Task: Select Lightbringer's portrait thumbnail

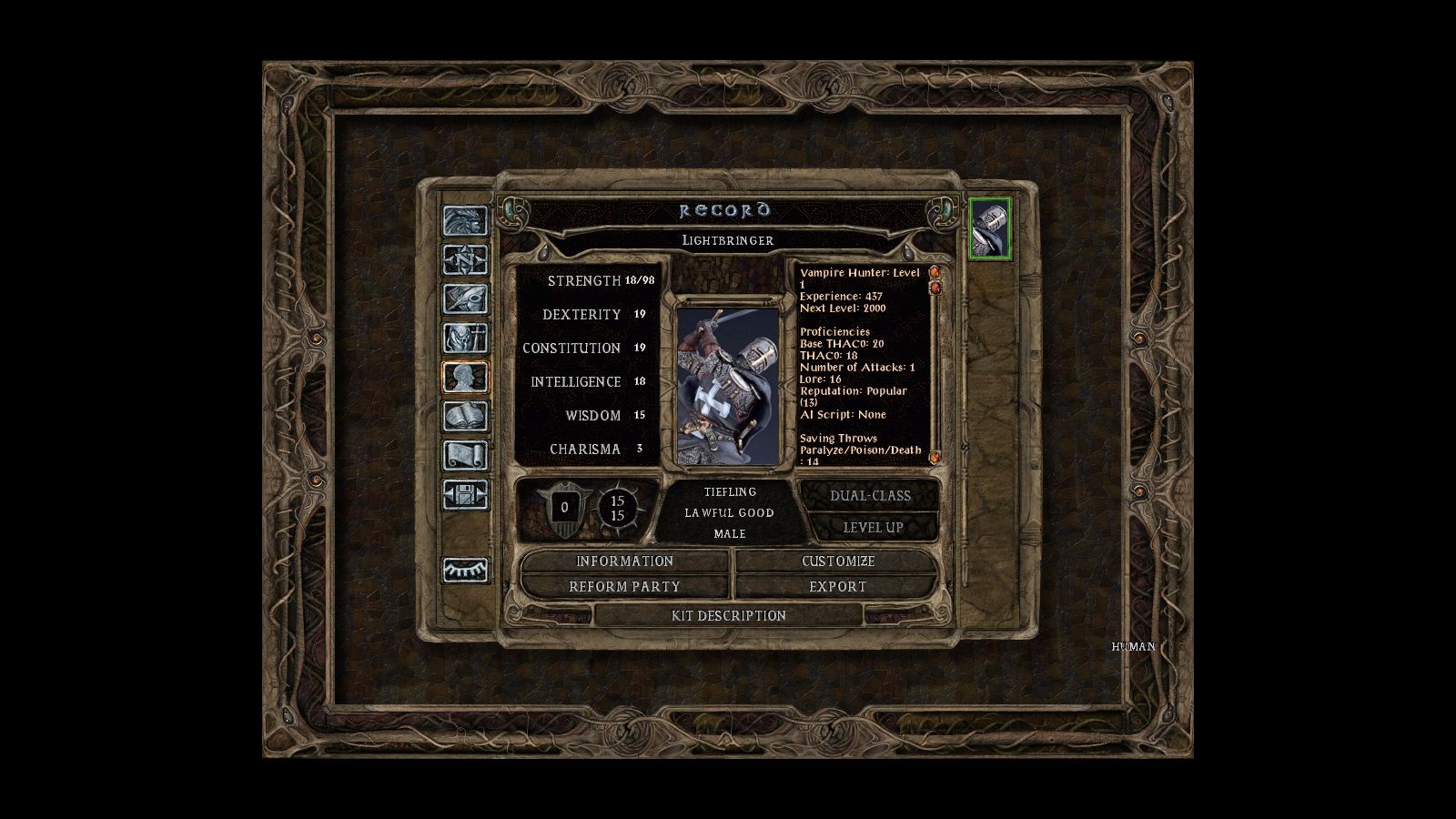Action: [x=991, y=229]
